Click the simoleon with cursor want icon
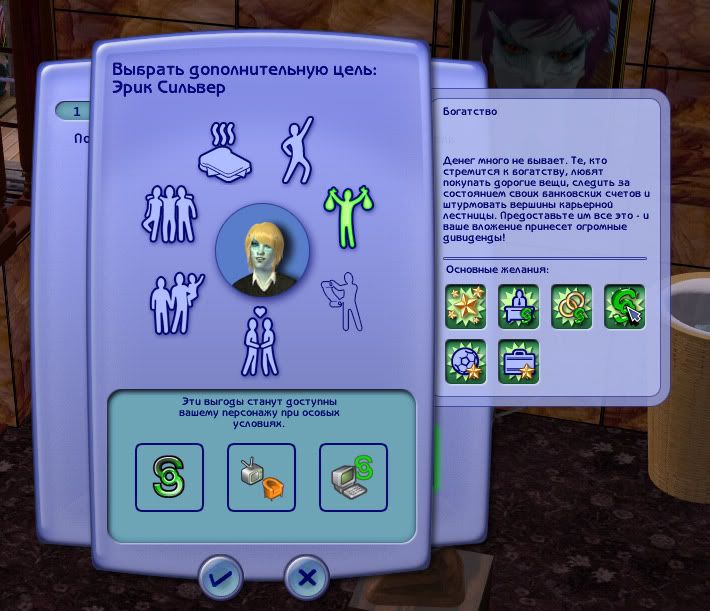Image resolution: width=710 pixels, height=611 pixels. tap(624, 307)
